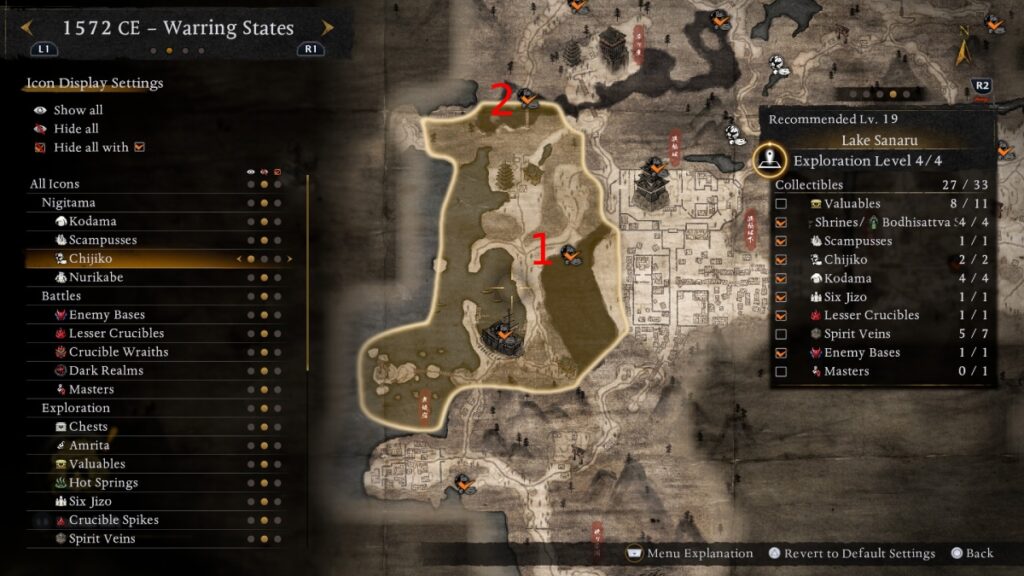
Task: Select the Amrita icon row
Action: coord(89,445)
